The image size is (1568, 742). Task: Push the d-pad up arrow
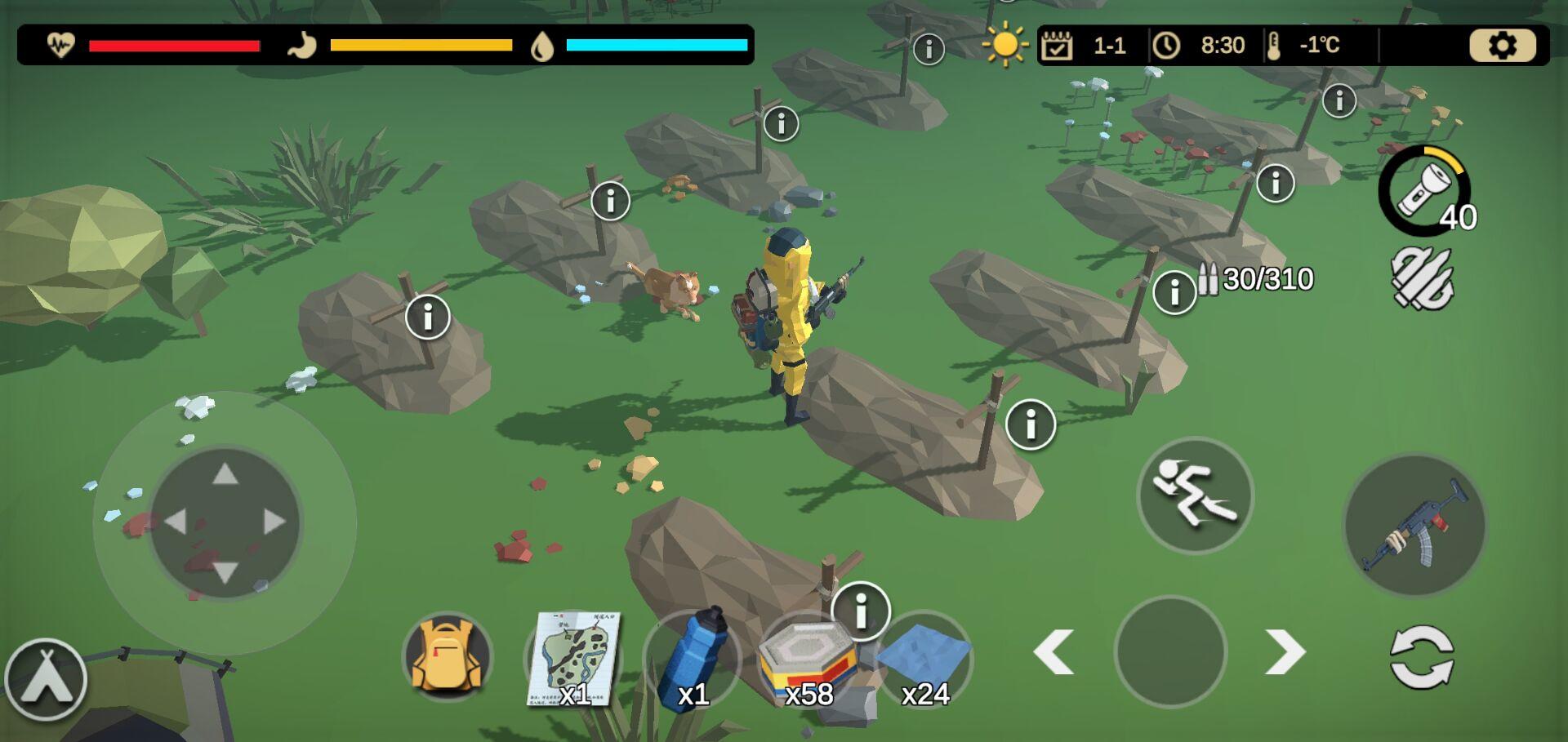click(225, 473)
